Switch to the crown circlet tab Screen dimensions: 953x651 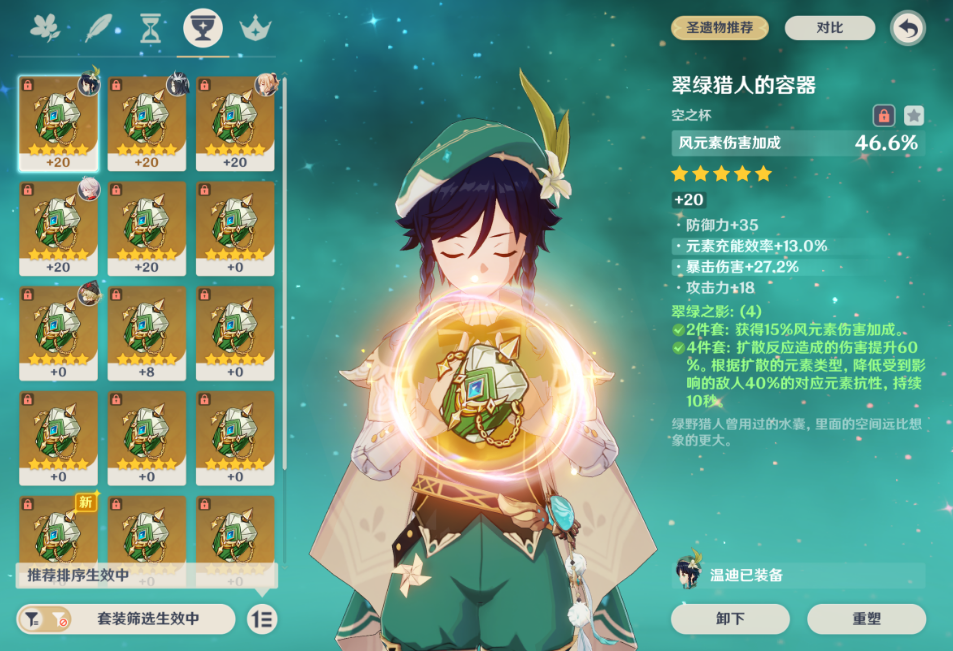(x=257, y=28)
